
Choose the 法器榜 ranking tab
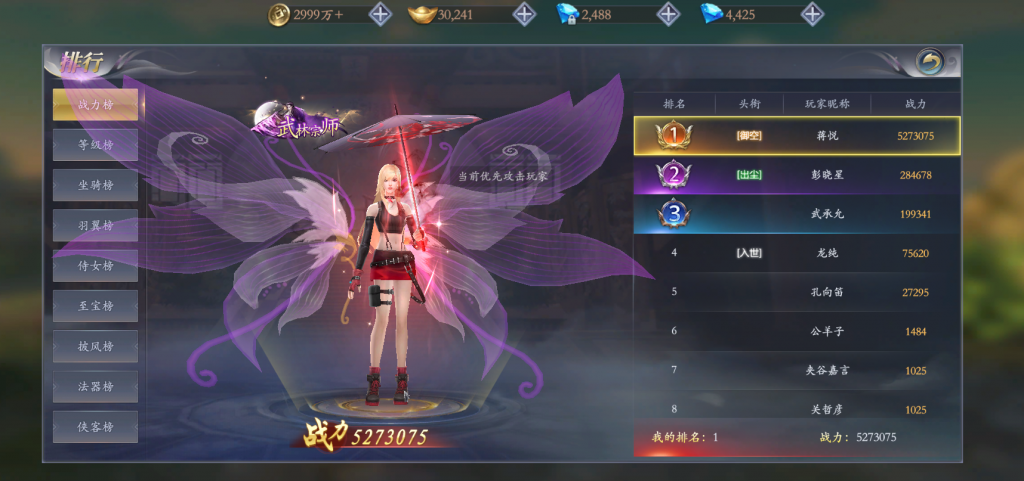click(x=95, y=386)
